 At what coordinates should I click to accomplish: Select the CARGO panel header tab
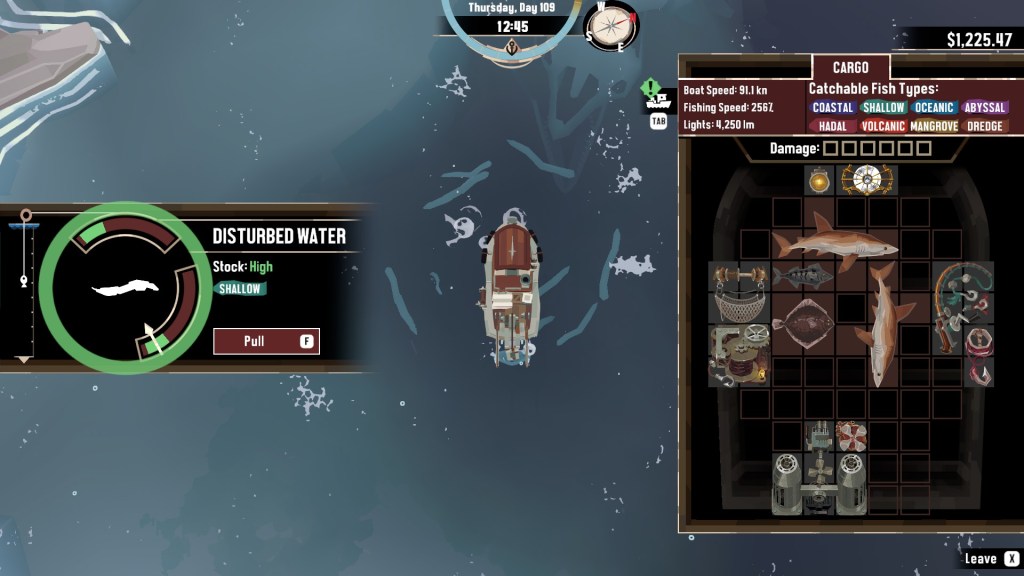(851, 69)
